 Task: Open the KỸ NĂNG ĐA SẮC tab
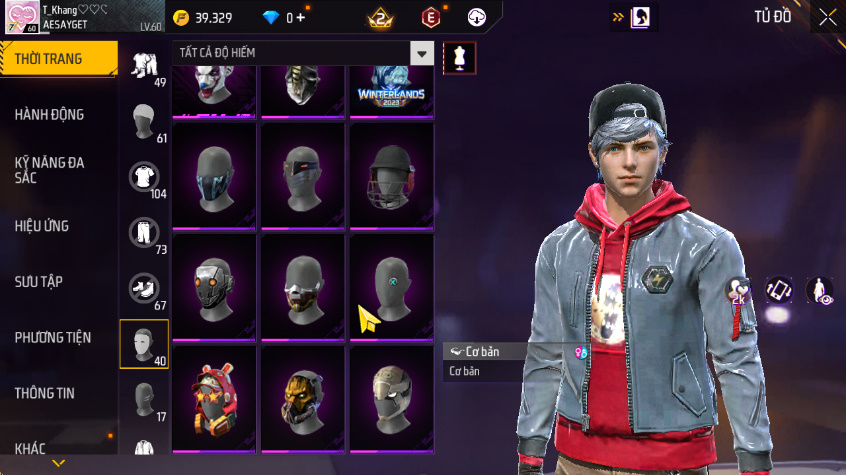point(49,169)
